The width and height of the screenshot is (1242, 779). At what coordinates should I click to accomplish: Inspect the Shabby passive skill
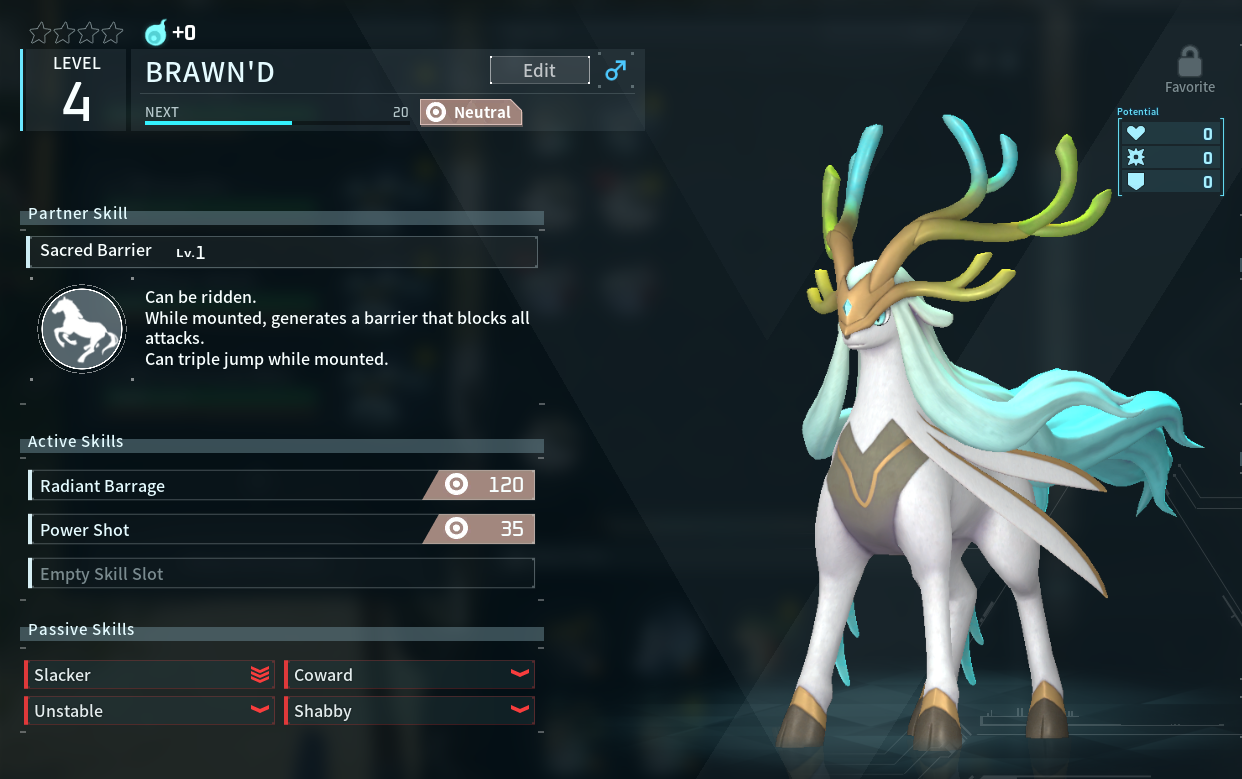410,711
